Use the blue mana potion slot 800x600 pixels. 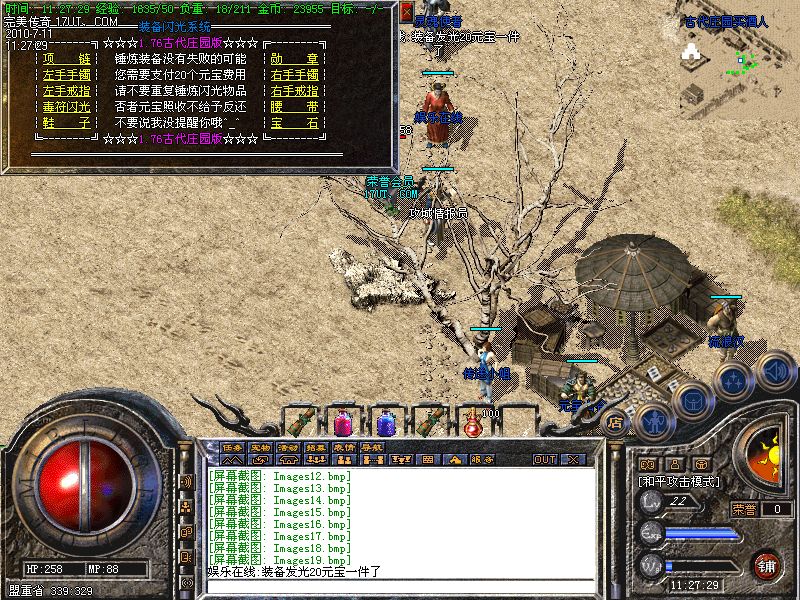pos(386,421)
